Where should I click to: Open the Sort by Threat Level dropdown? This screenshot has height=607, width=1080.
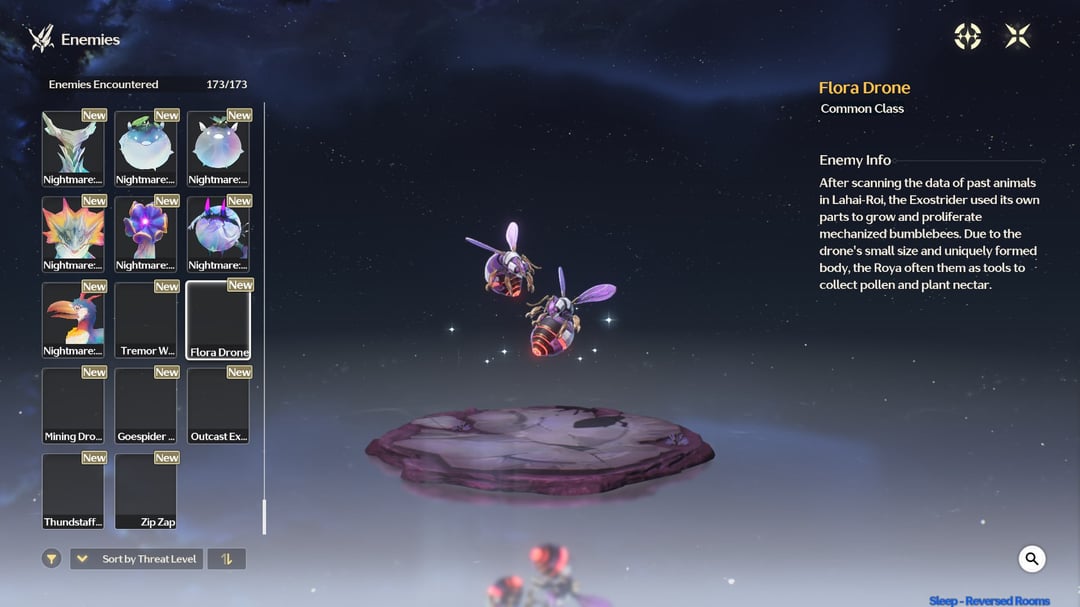[137, 559]
